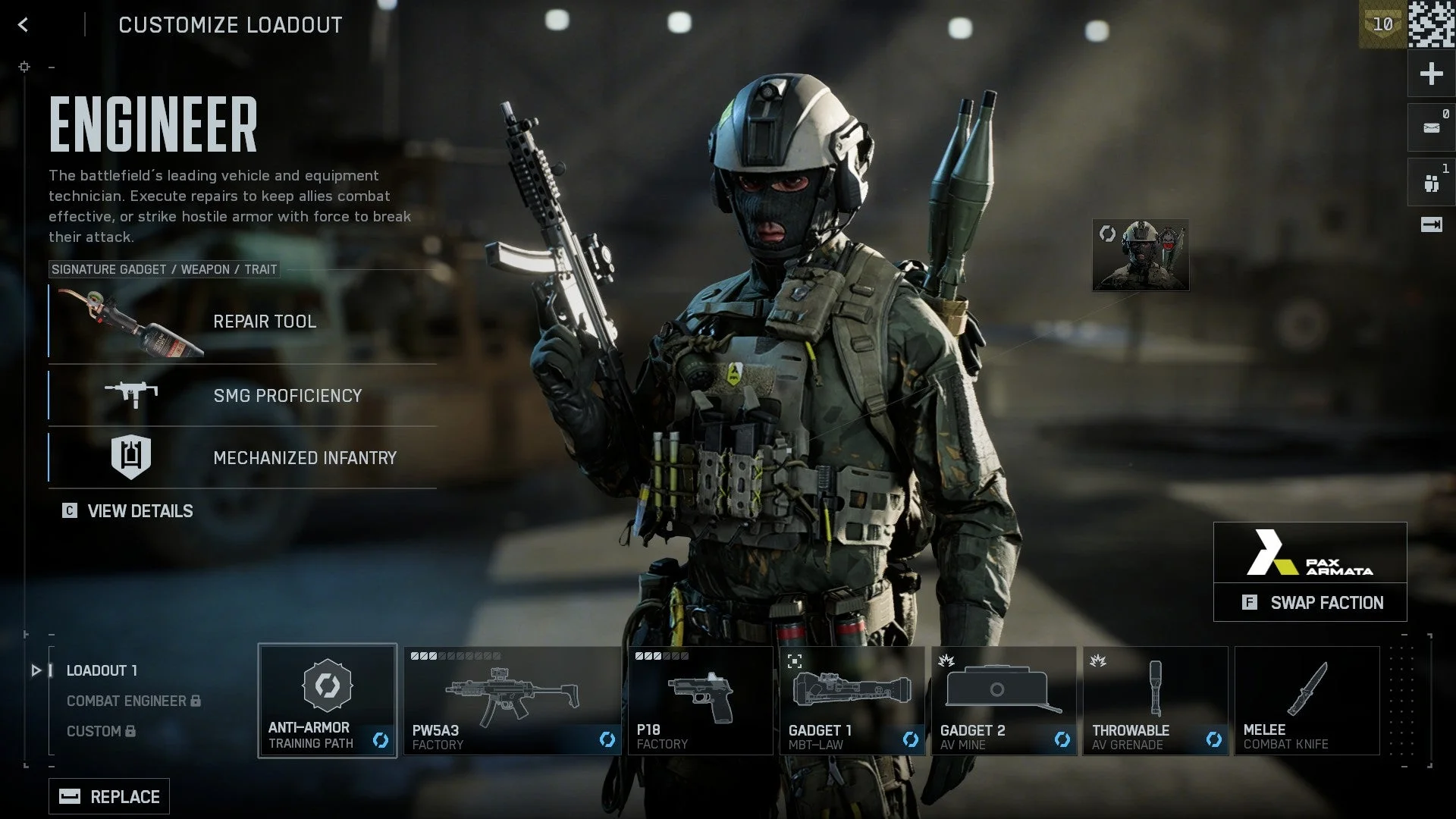Select the Combat Knife melee slot

click(1307, 700)
